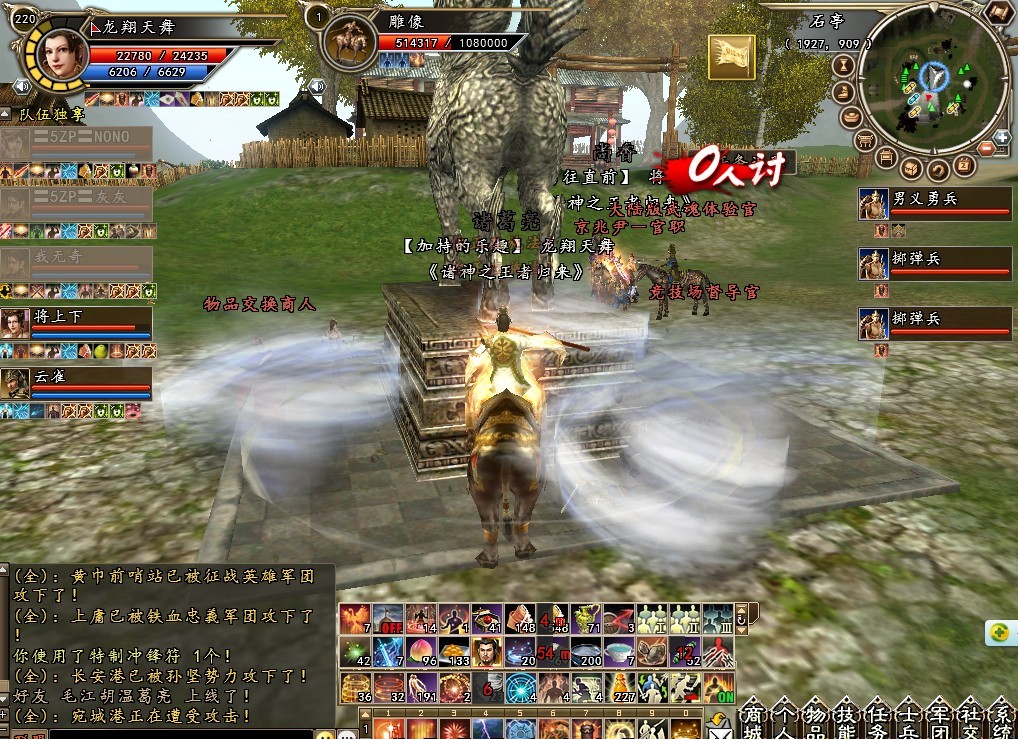Click the minimap's red minus zoom button
The image size is (1018, 739).
pyautogui.click(x=987, y=149)
